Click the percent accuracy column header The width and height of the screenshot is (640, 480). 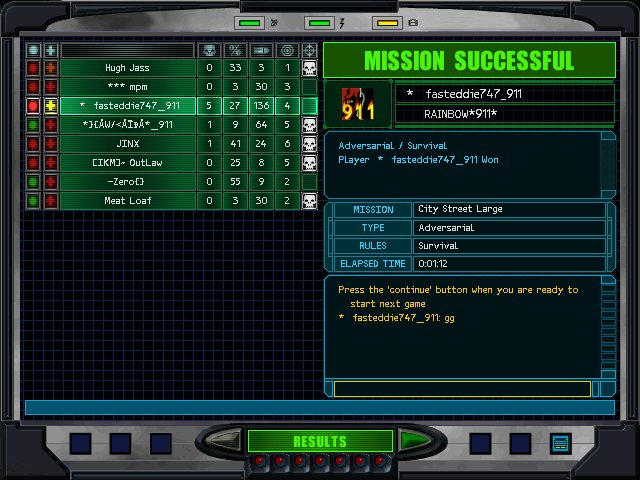pos(235,50)
